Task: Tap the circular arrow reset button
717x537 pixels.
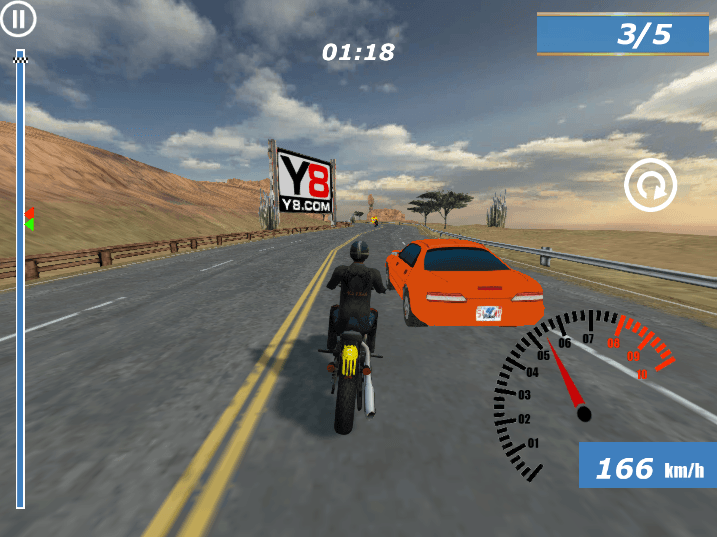Action: (651, 185)
